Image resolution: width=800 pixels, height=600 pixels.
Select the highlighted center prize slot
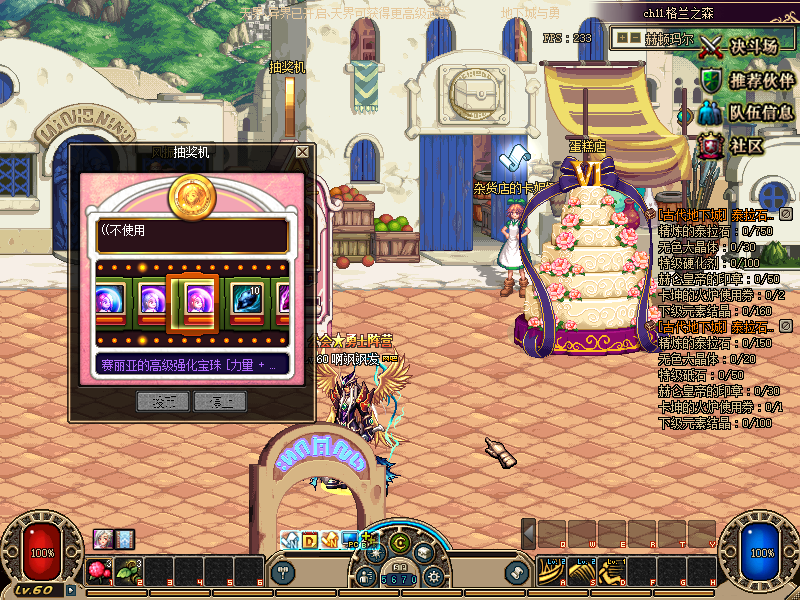pos(192,300)
